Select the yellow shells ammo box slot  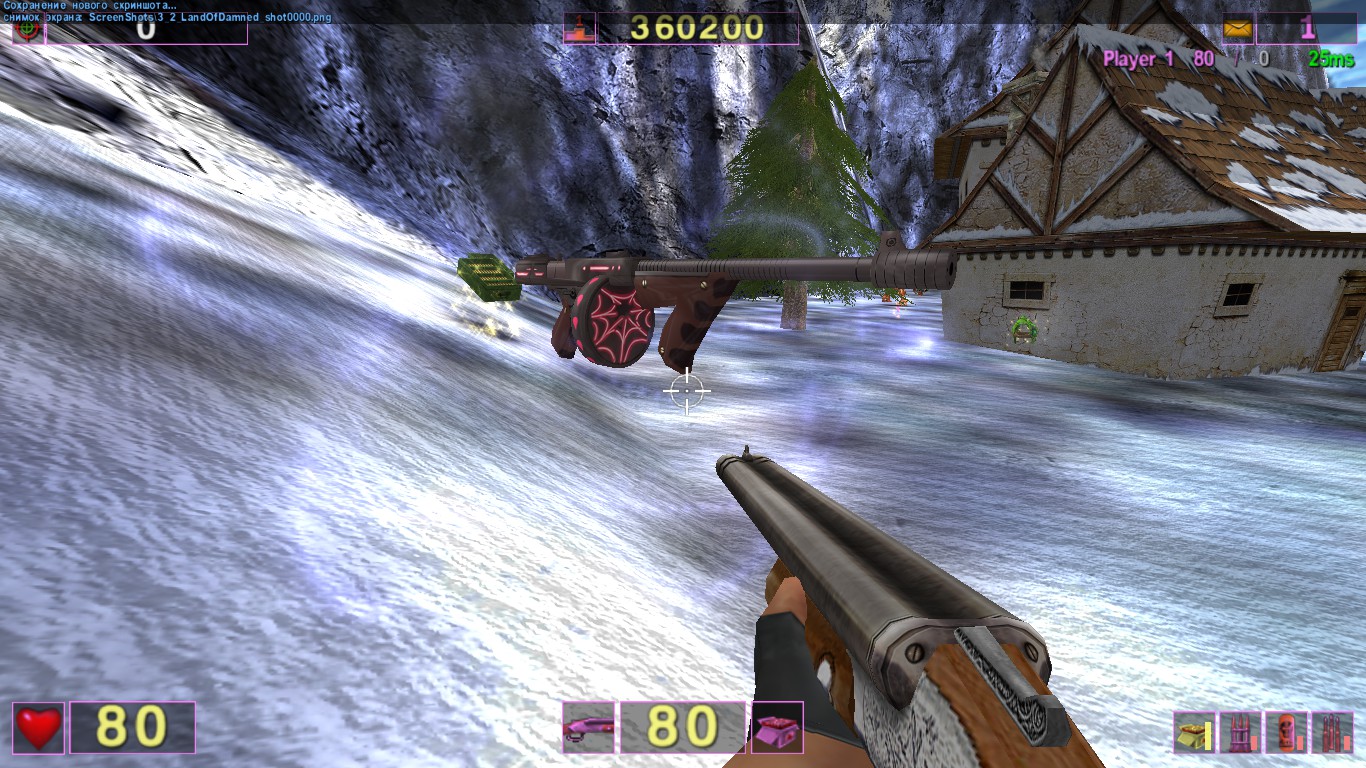pos(1193,733)
